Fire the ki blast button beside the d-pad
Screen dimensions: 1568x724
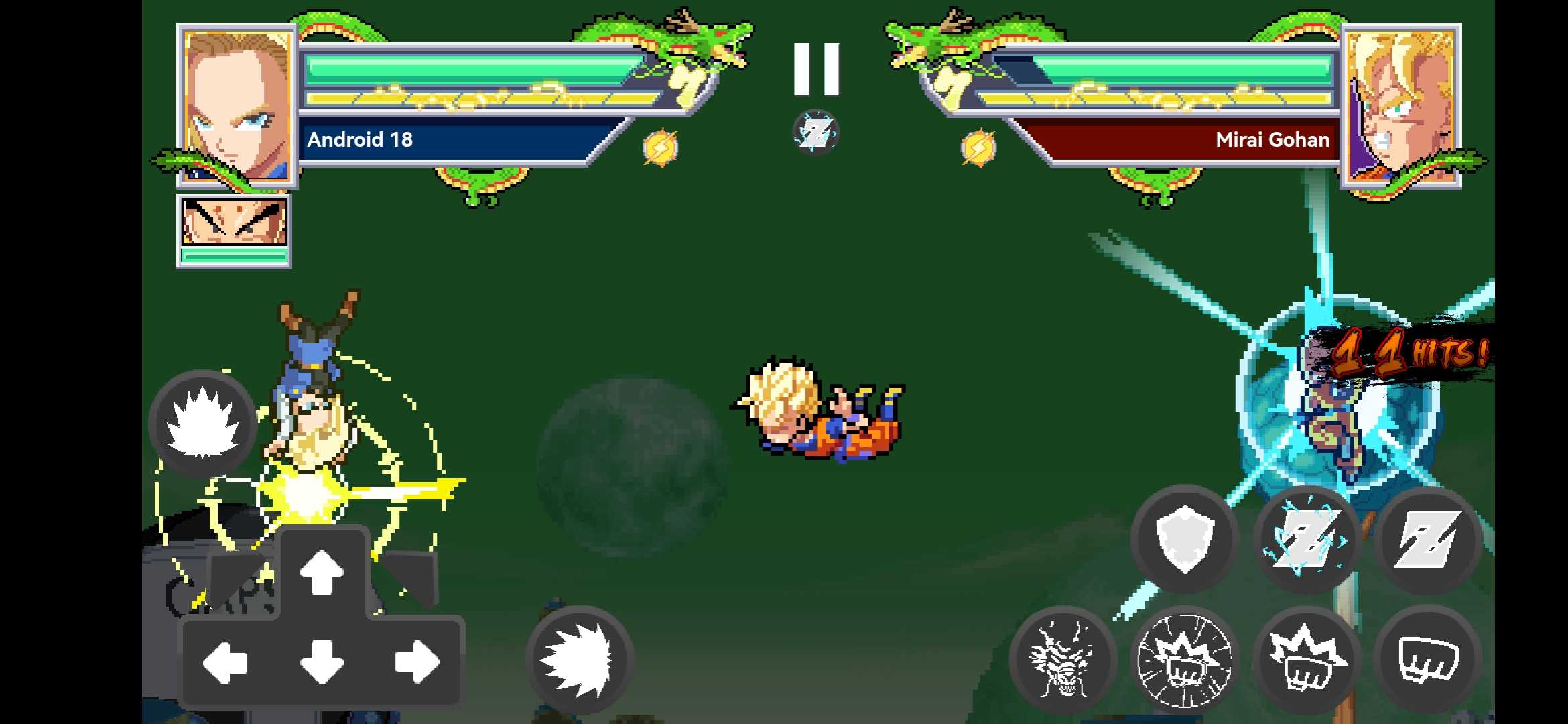[x=579, y=659]
